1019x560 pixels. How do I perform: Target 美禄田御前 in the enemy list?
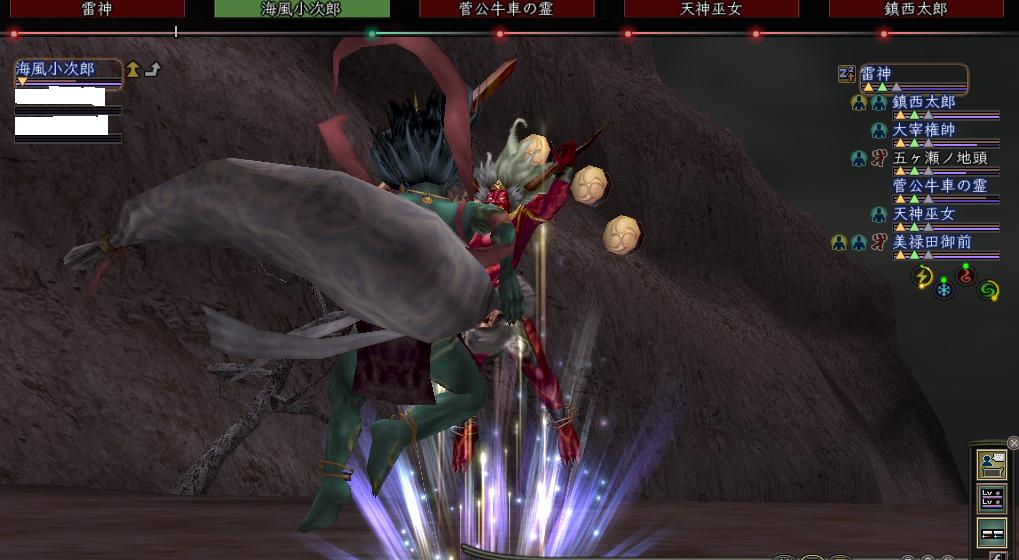click(931, 242)
